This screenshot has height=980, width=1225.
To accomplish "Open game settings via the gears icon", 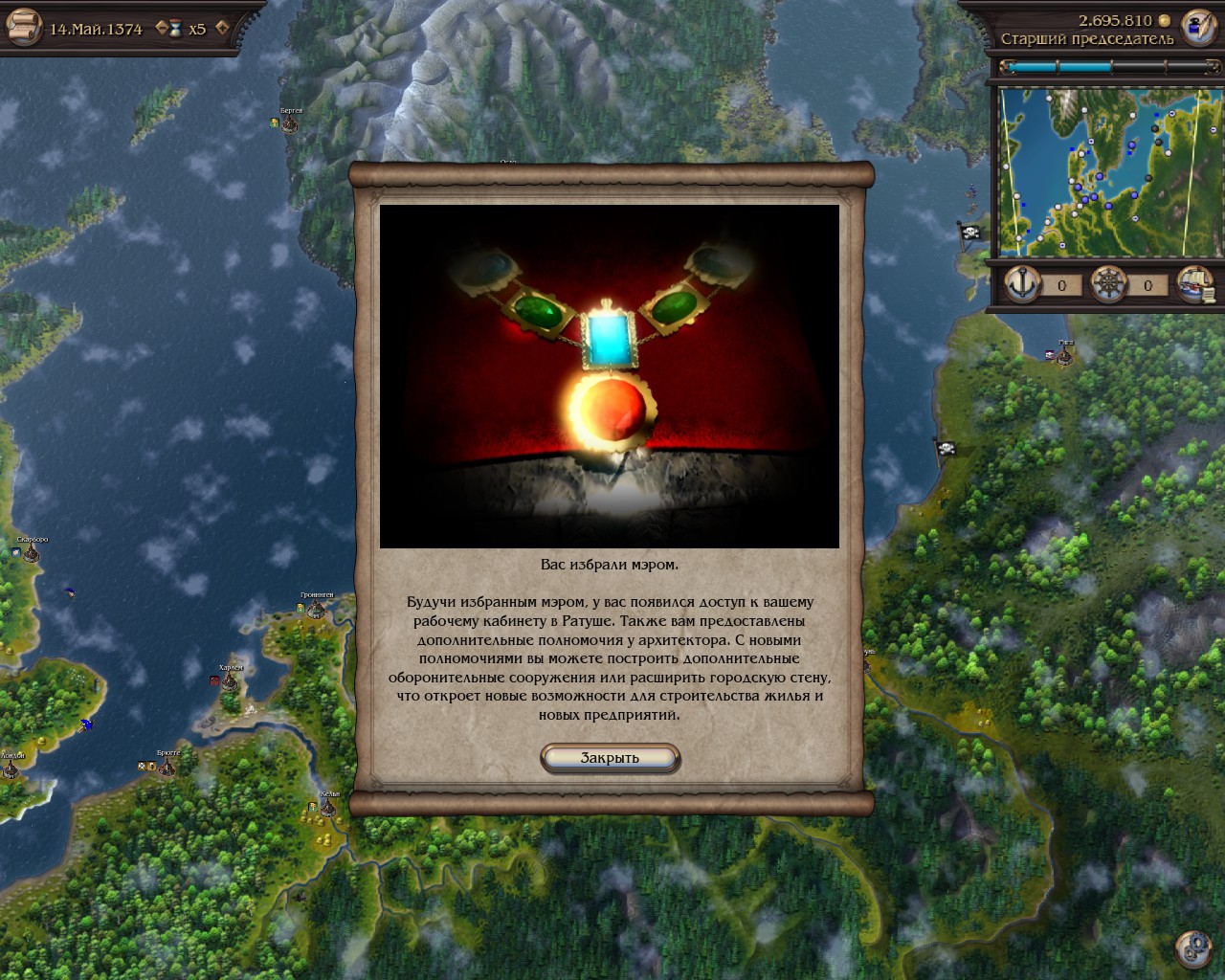I will [1193, 948].
